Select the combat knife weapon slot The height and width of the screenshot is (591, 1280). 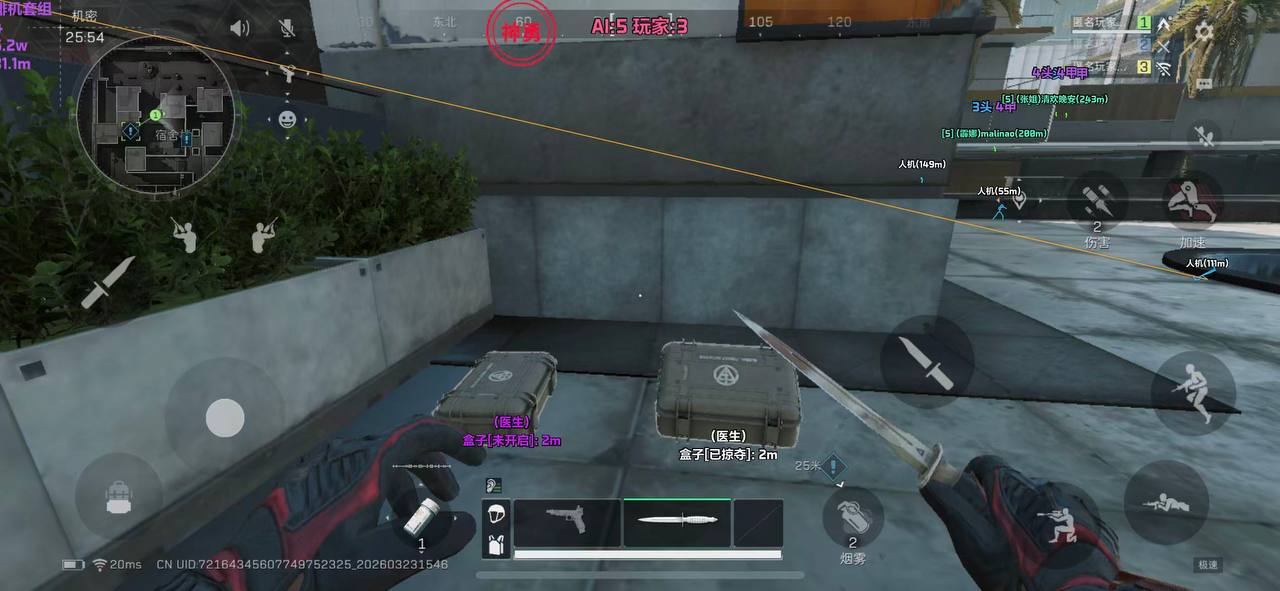677,522
